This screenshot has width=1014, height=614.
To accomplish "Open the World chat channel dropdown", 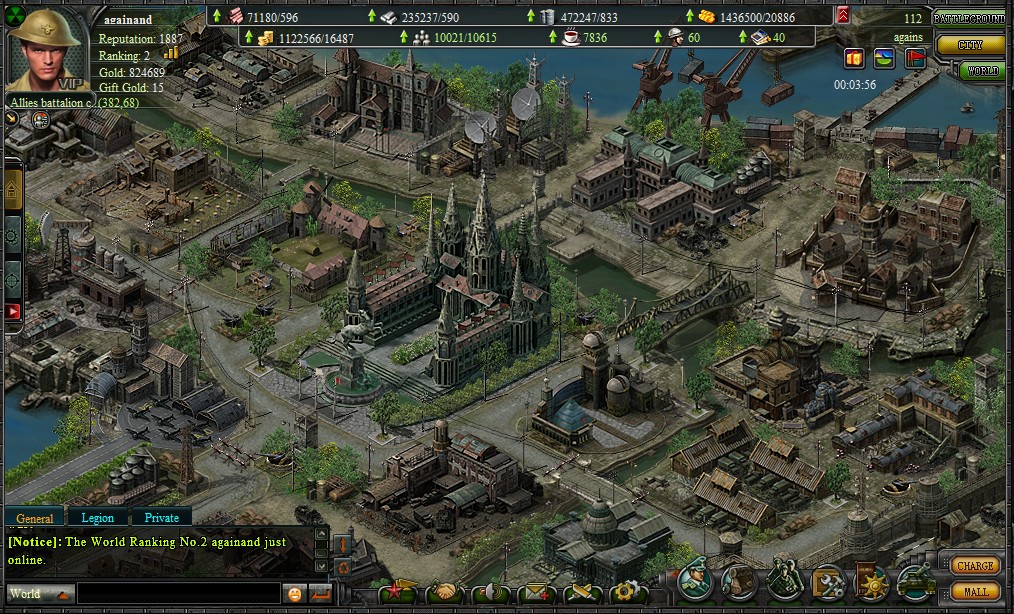I will tap(38, 594).
